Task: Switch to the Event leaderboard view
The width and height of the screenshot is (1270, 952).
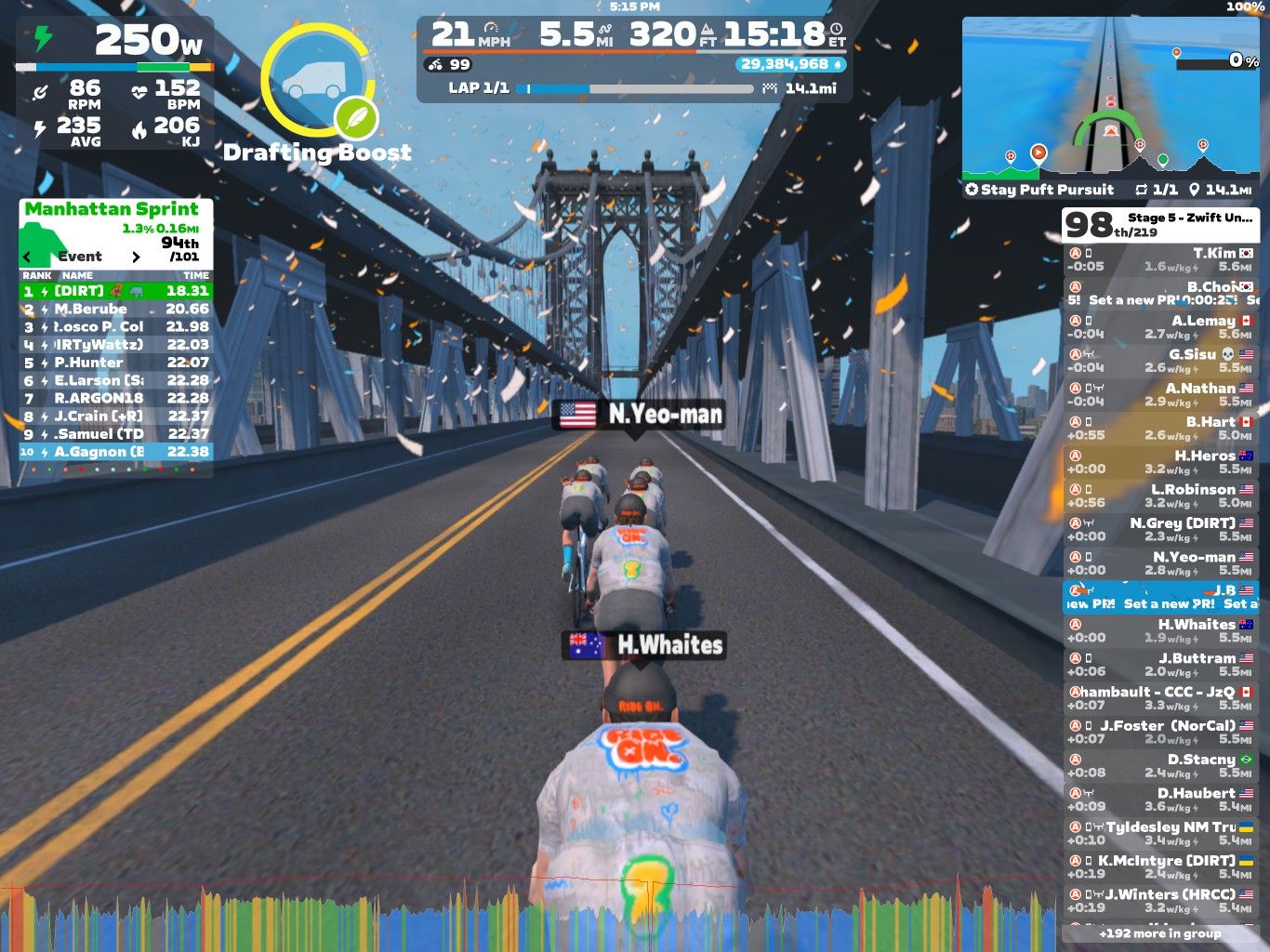Action: click(81, 257)
